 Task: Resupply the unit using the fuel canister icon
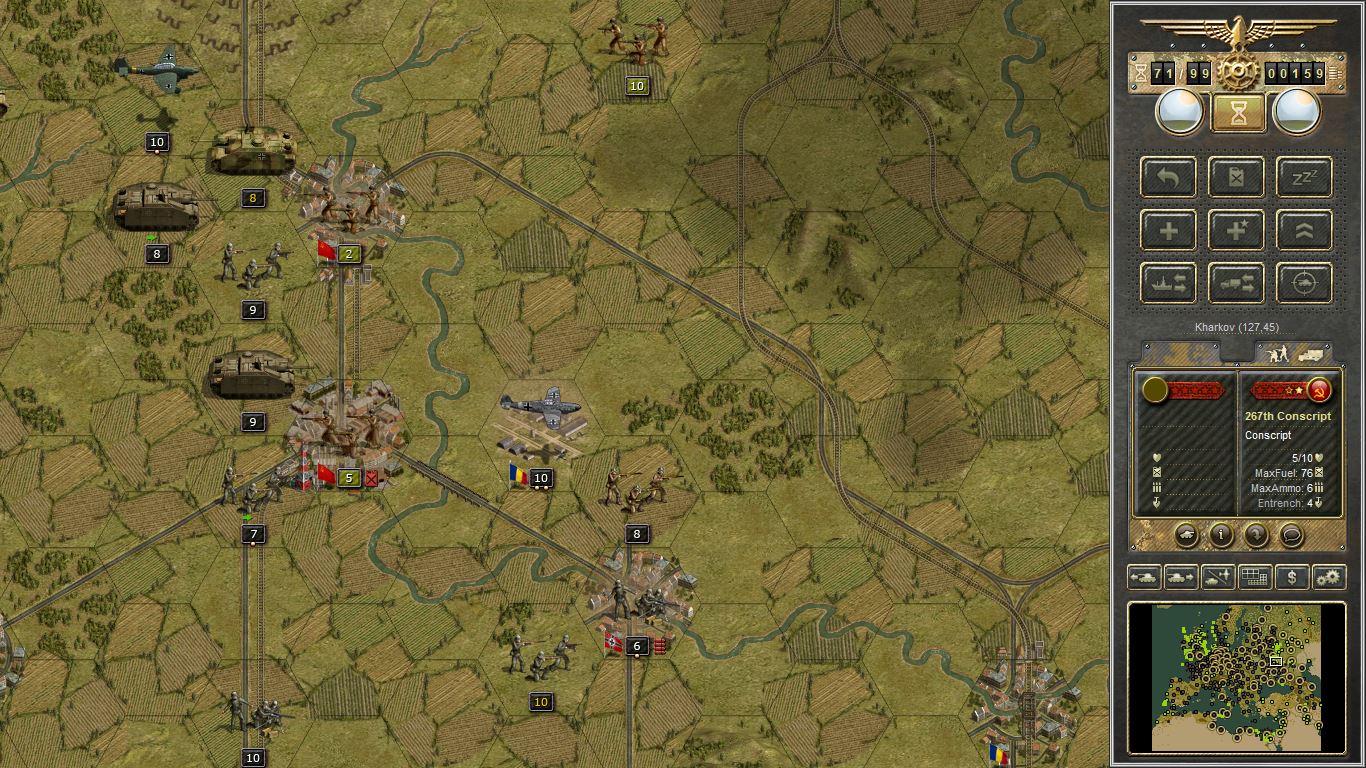pos(1237,176)
